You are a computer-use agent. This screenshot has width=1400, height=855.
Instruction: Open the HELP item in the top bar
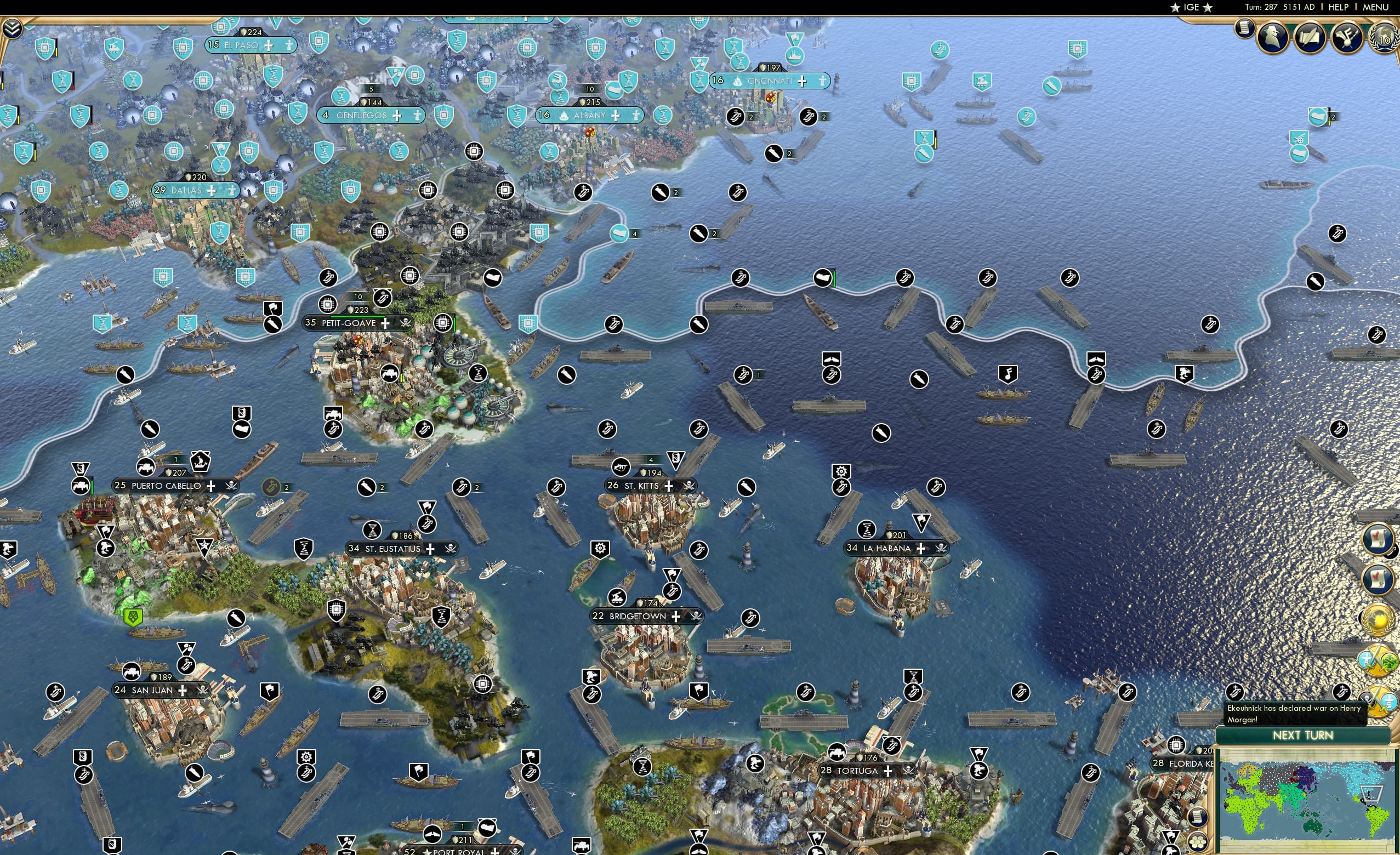tap(1339, 7)
